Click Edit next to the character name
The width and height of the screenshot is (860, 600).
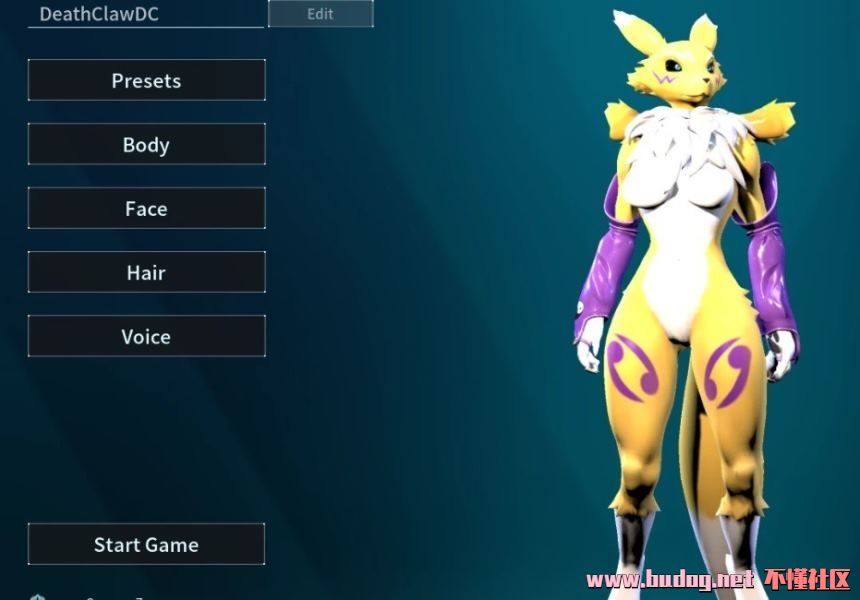(320, 14)
